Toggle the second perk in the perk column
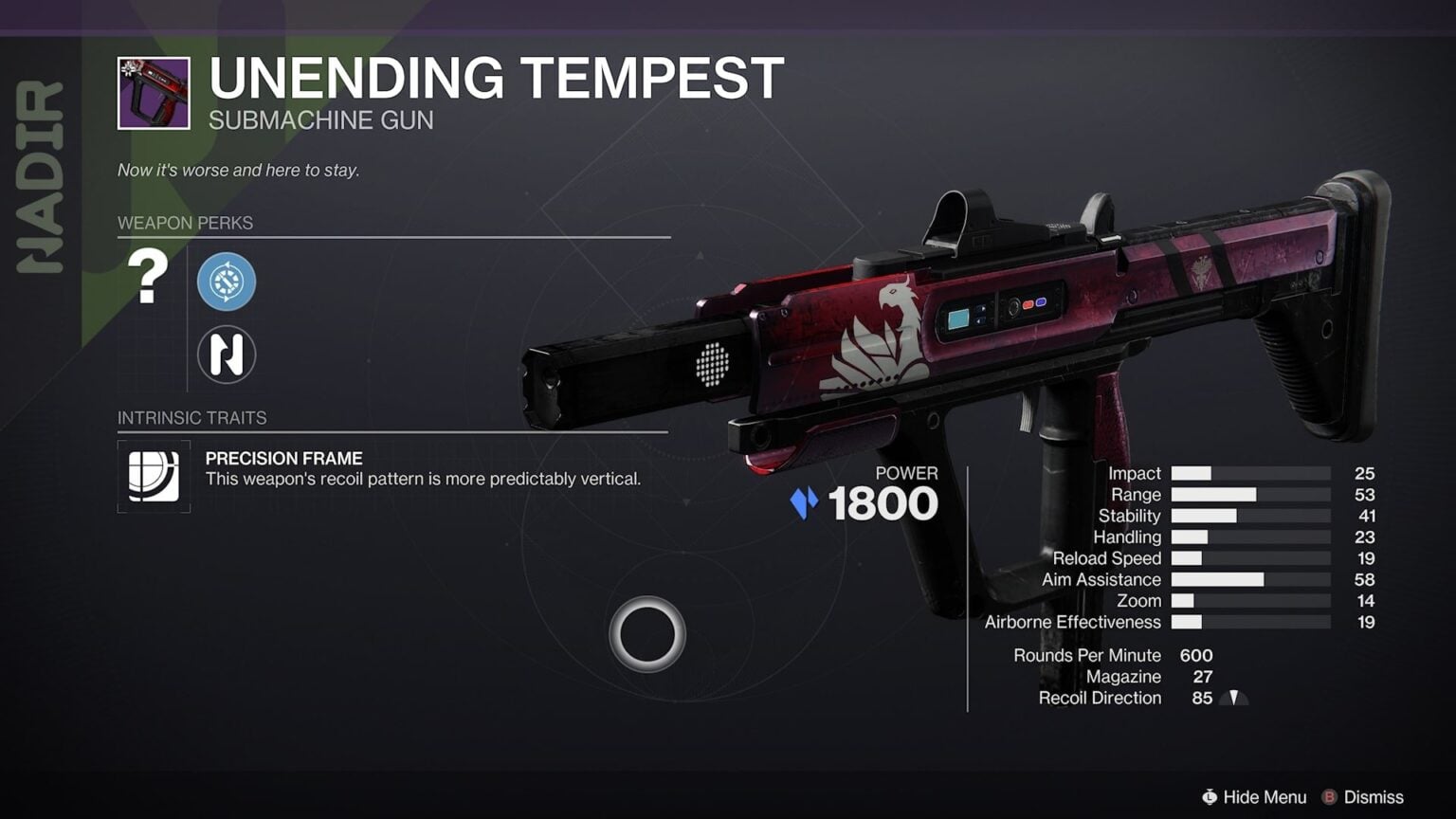This screenshot has width=1456, height=819. pos(227,354)
